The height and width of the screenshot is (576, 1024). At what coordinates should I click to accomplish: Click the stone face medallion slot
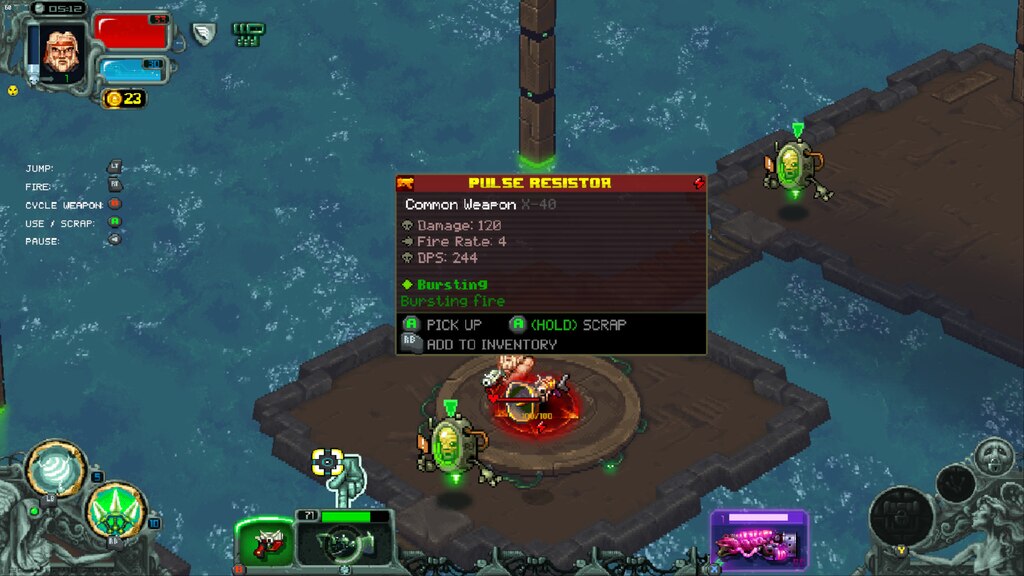pyautogui.click(x=993, y=456)
